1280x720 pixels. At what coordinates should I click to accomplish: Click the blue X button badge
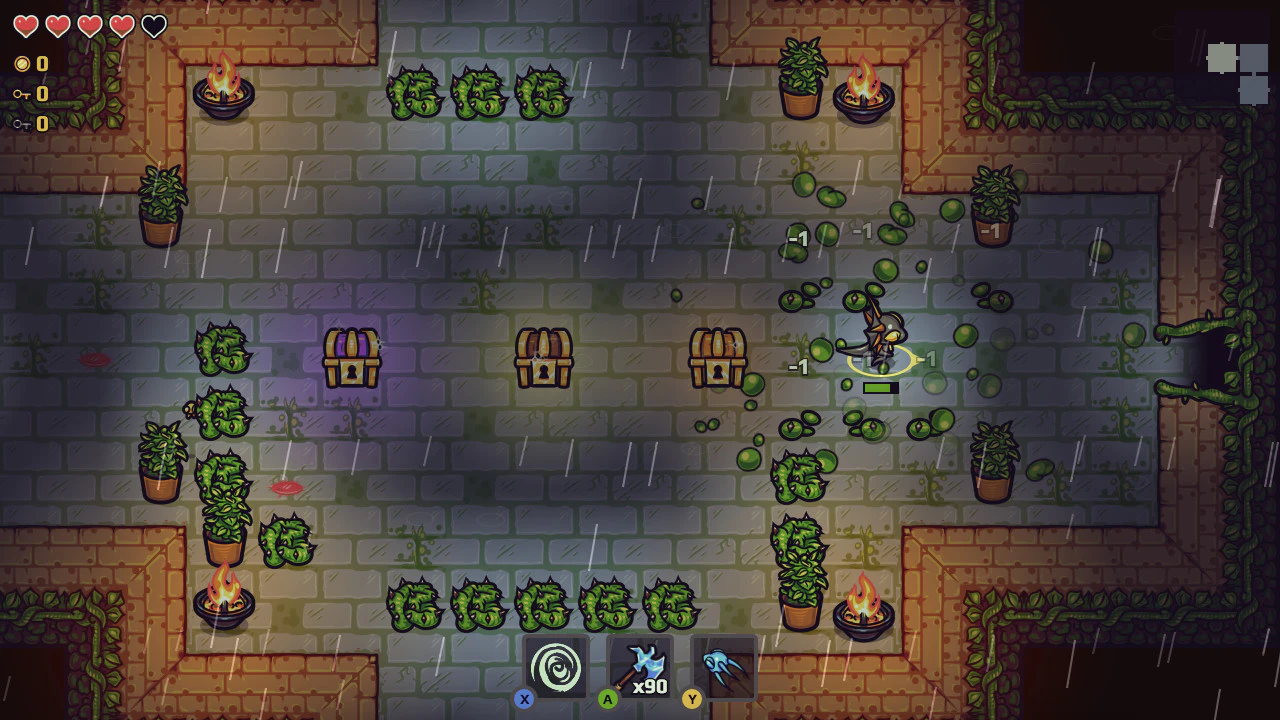pos(524,699)
